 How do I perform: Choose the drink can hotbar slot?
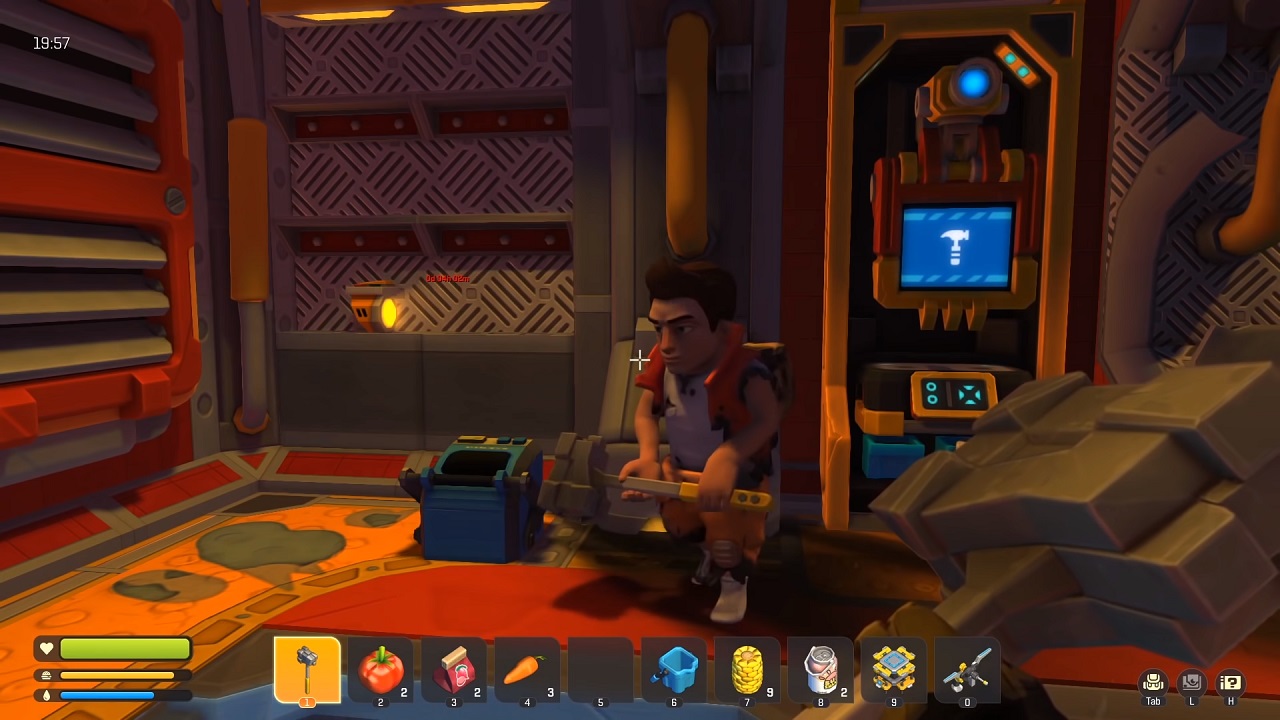tap(820, 669)
